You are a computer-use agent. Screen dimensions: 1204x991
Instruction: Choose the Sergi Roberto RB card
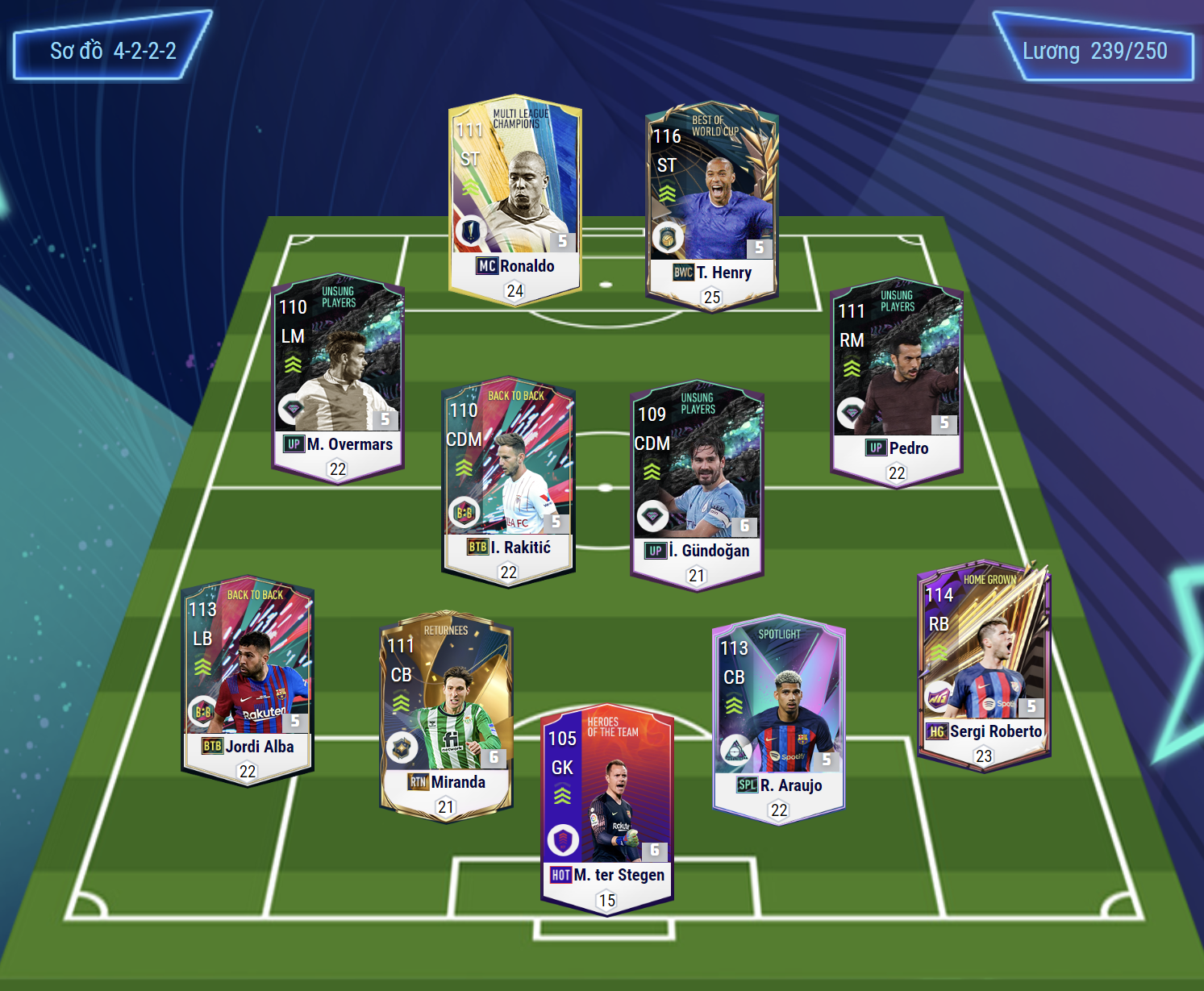984,664
